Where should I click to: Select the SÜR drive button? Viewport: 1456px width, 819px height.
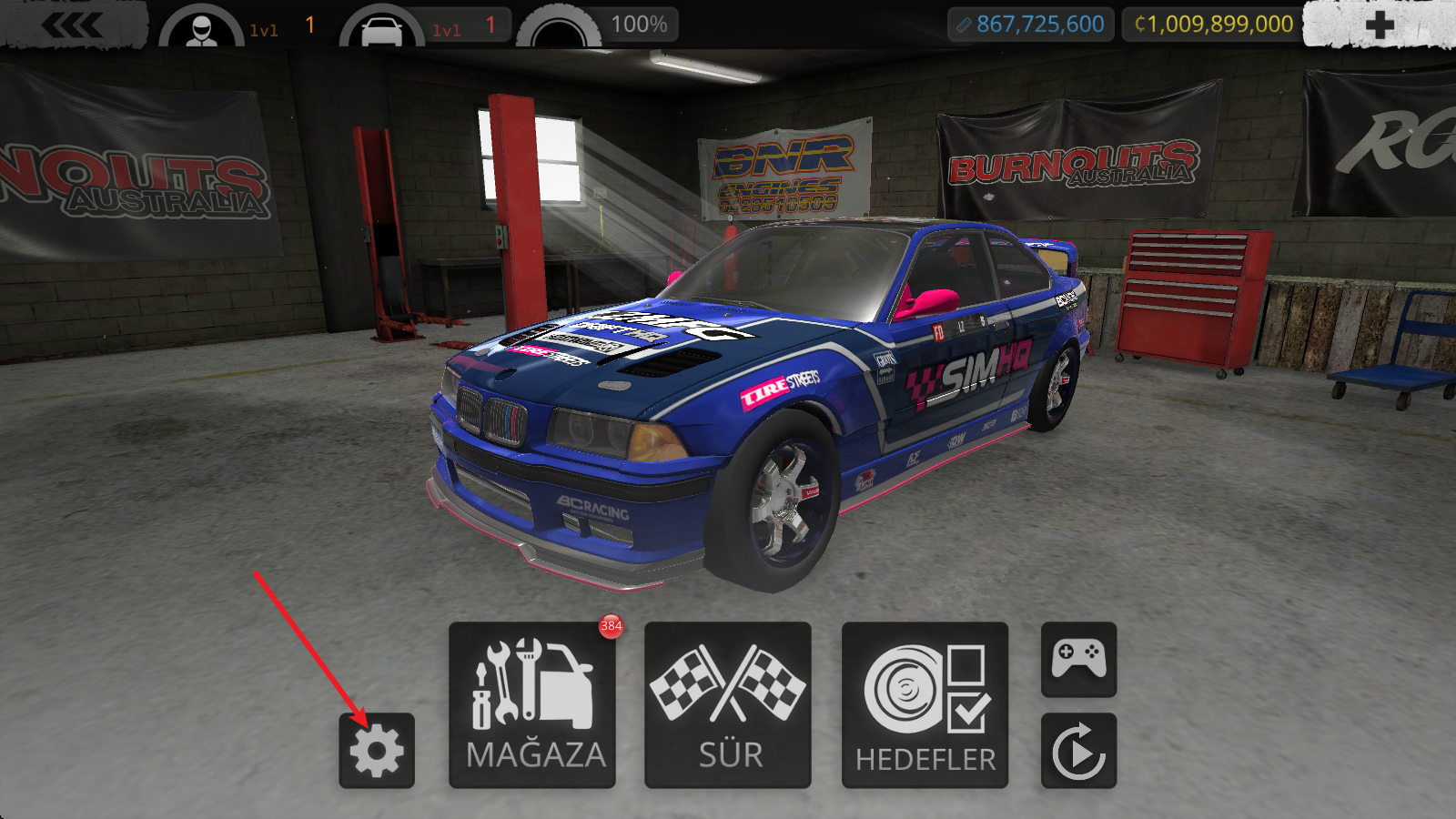click(728, 705)
